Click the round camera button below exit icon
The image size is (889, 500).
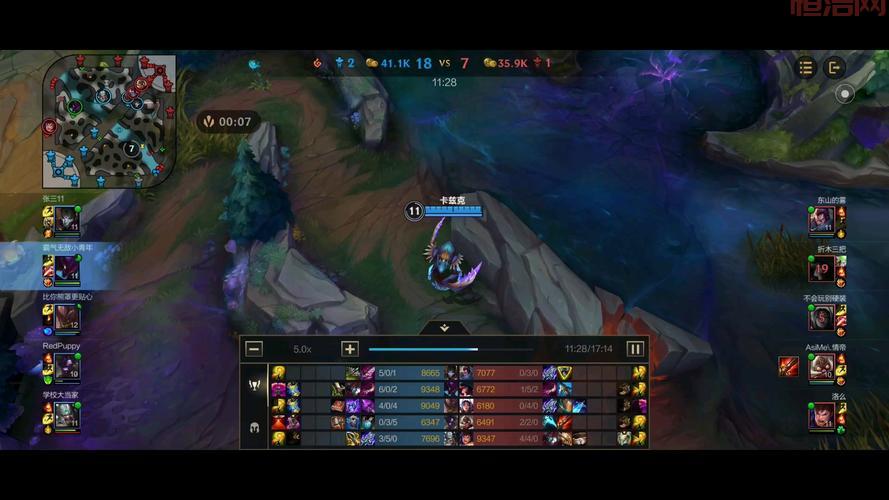point(845,95)
